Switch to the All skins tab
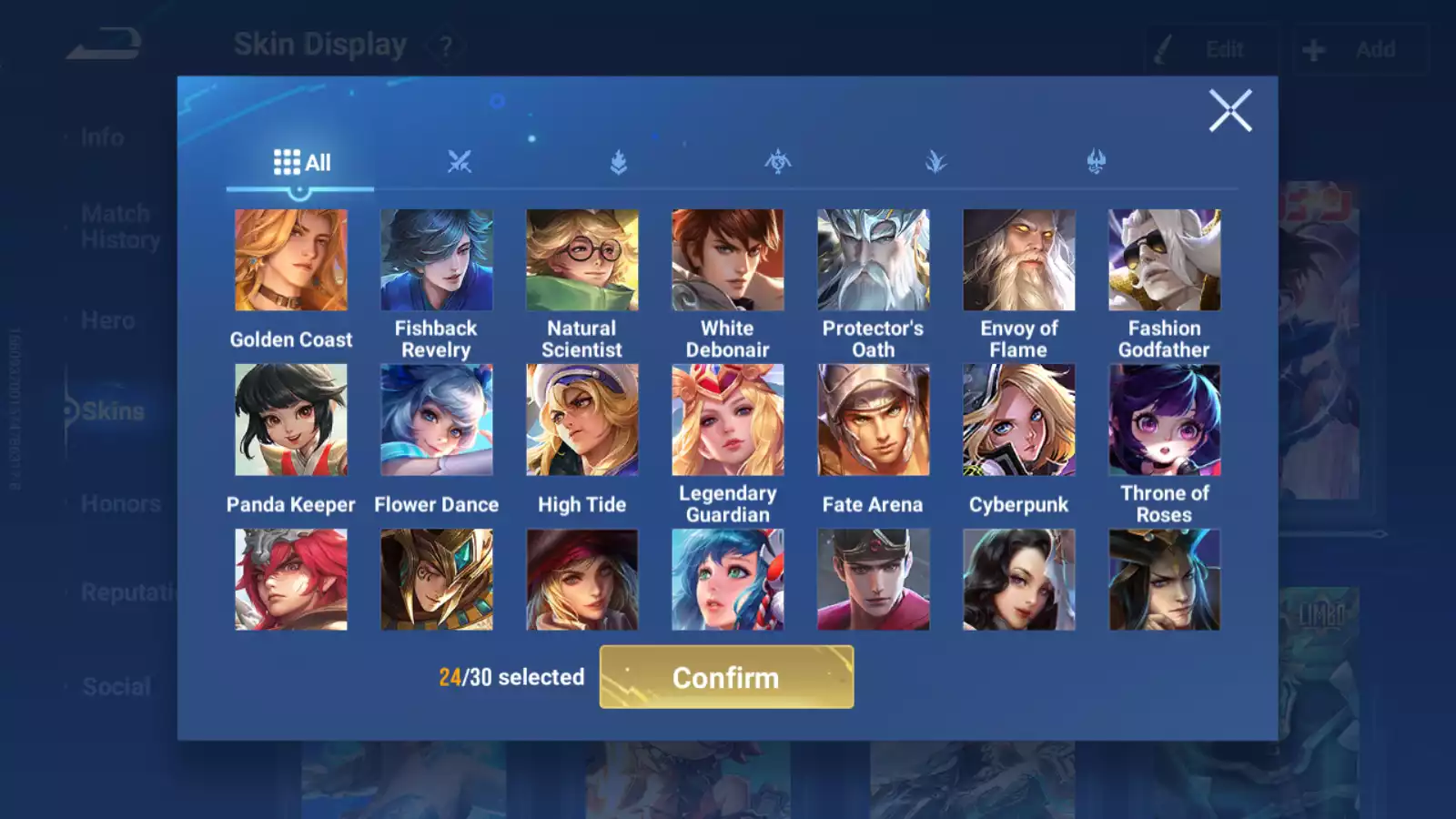This screenshot has width=1456, height=819. [x=301, y=163]
